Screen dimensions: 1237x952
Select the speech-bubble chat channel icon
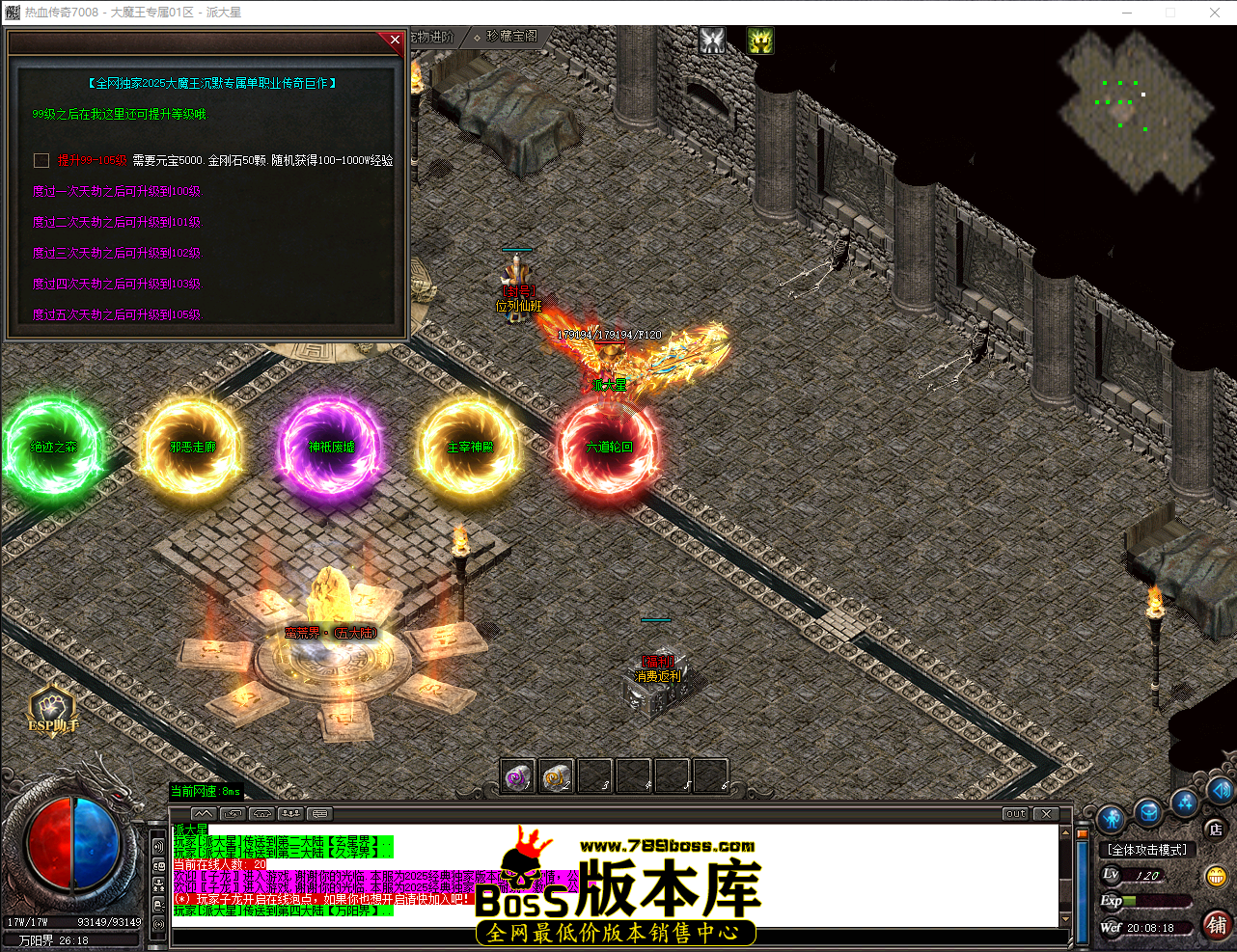tap(318, 813)
